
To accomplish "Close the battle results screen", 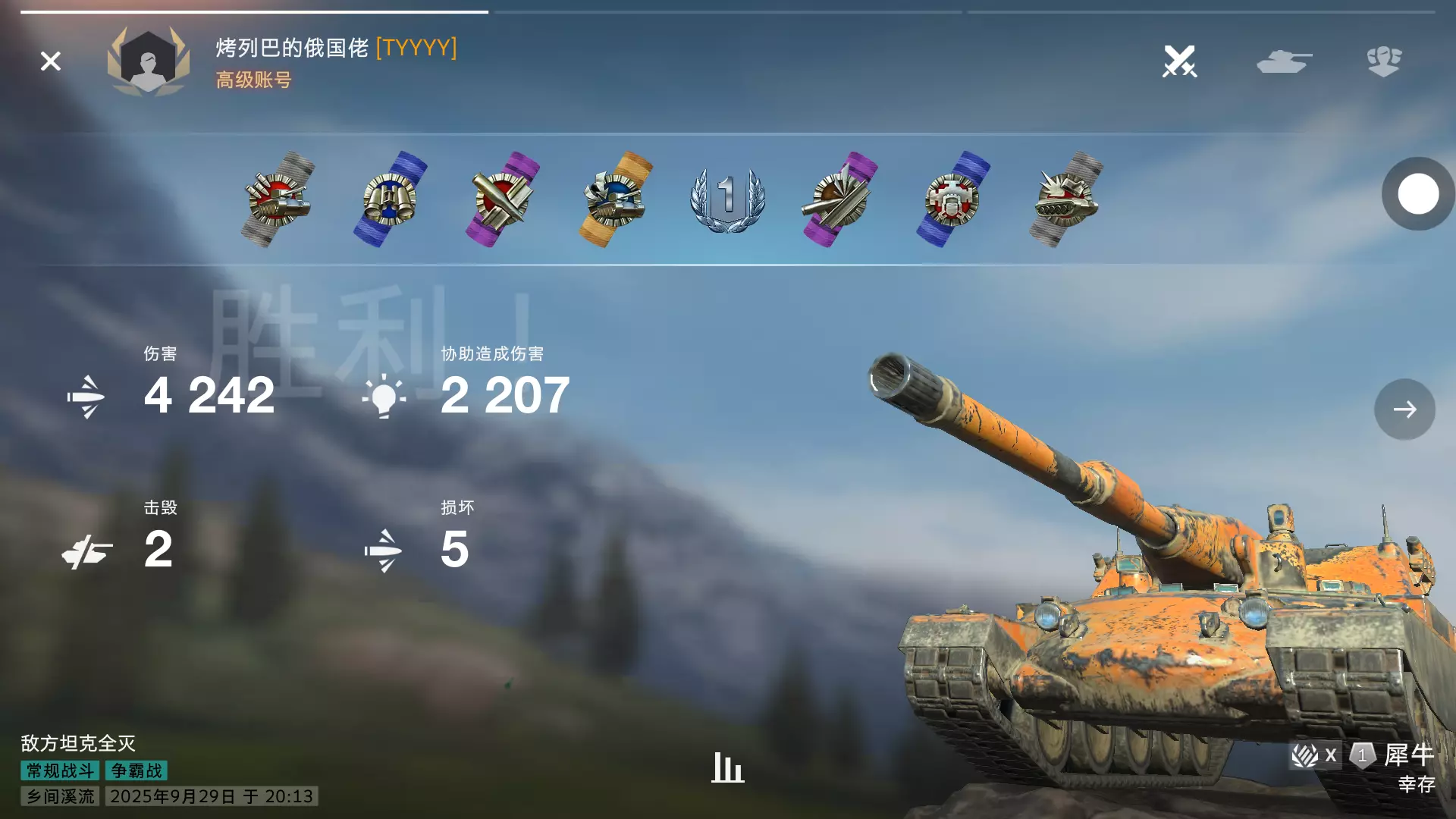I will [50, 61].
